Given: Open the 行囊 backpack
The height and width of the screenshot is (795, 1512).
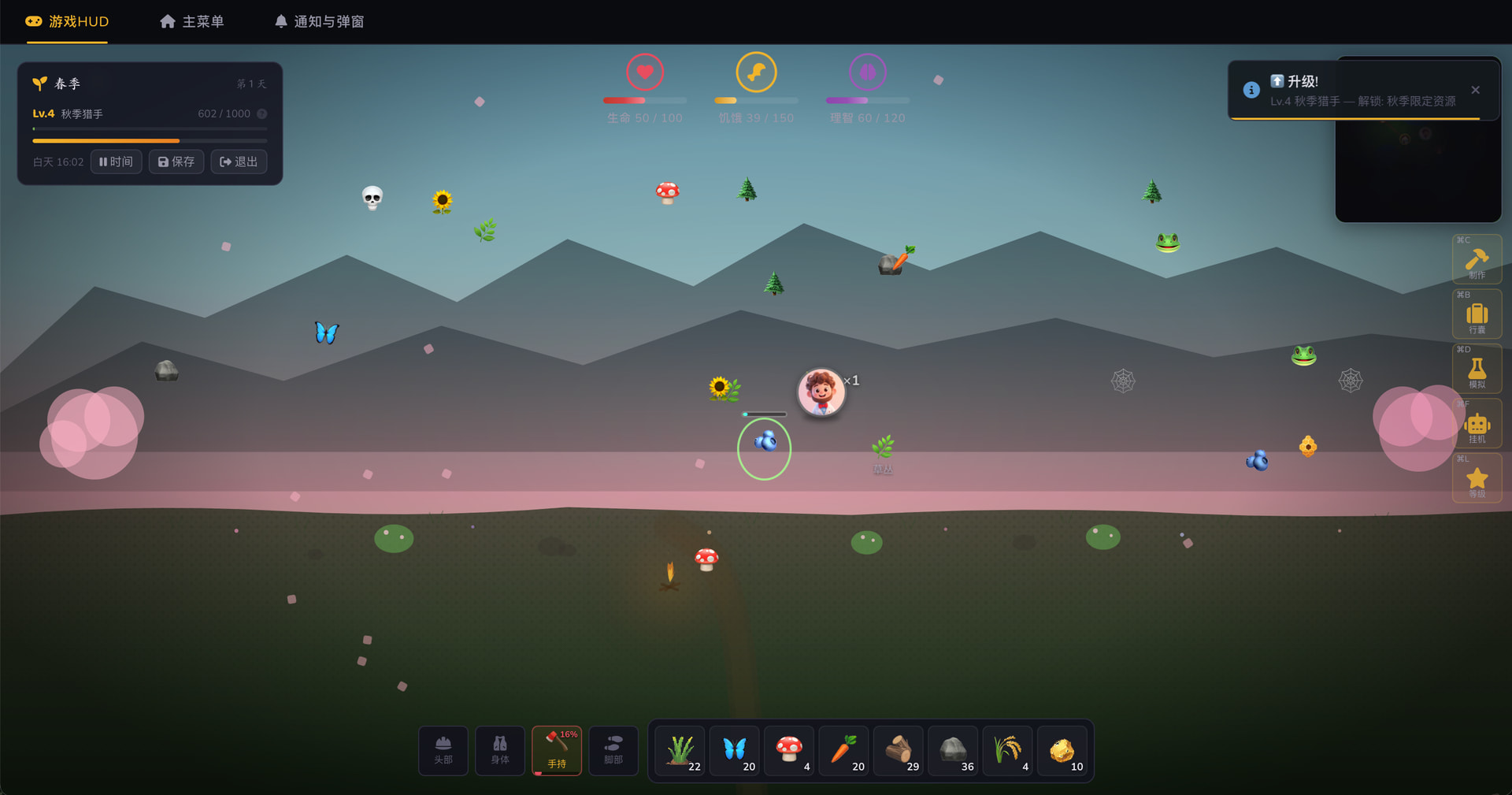Looking at the screenshot, I should point(1477,315).
